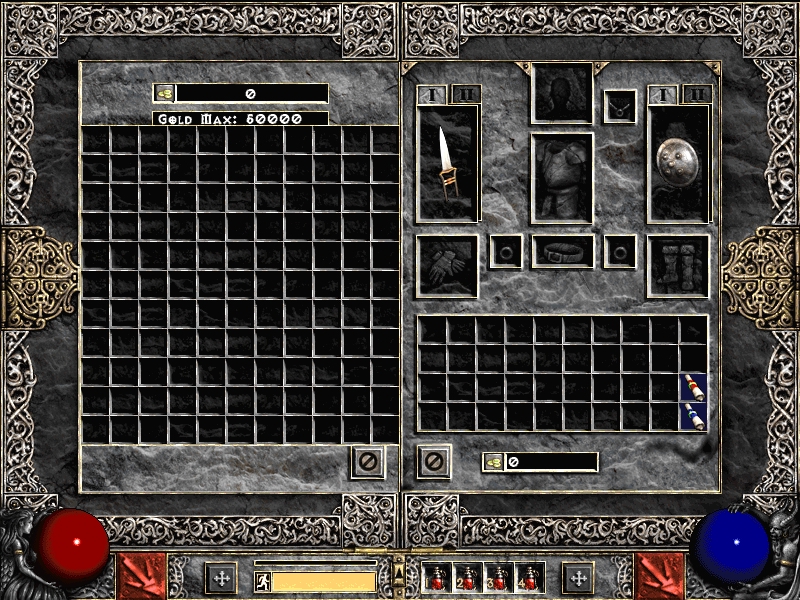Select the blue-banded scroll in inventory
The height and width of the screenshot is (600, 800).
[693, 416]
